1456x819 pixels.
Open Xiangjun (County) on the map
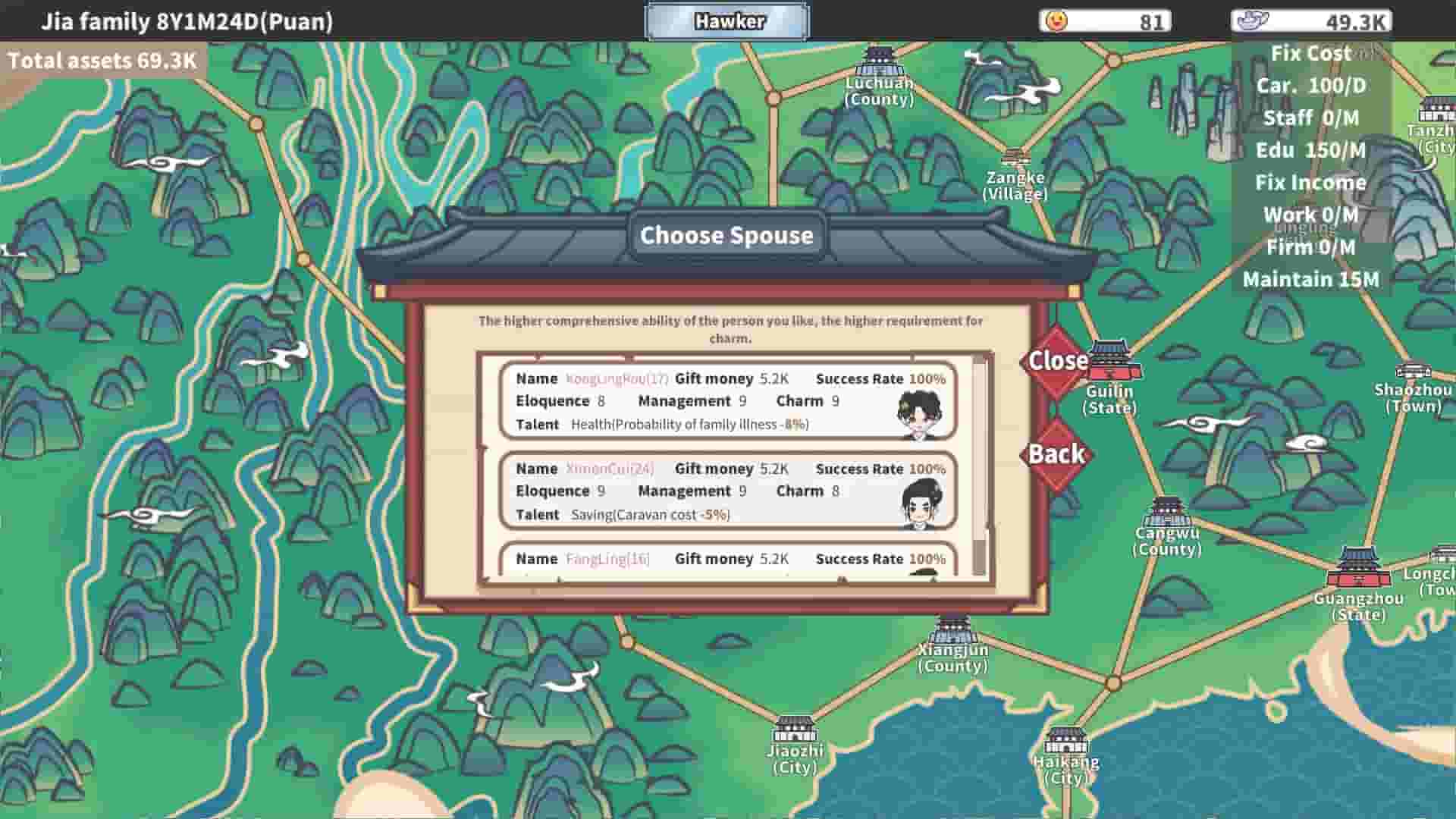pyautogui.click(x=952, y=626)
